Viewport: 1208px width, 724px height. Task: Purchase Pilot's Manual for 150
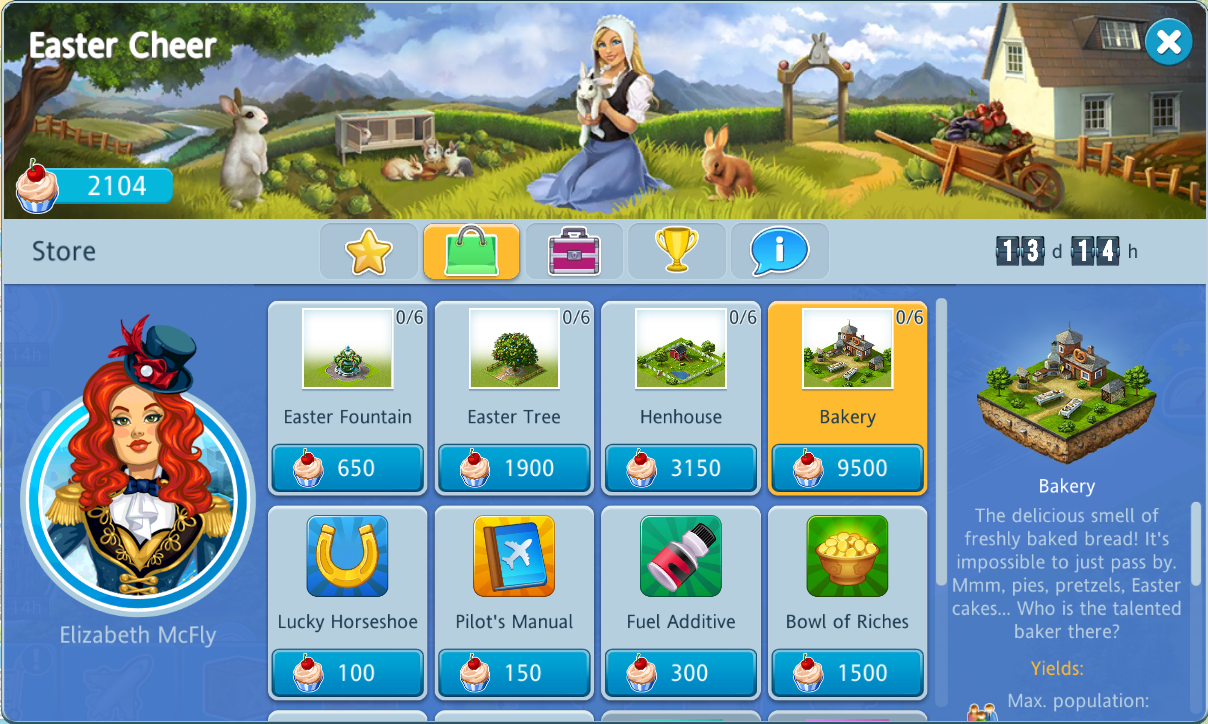pyautogui.click(x=514, y=673)
